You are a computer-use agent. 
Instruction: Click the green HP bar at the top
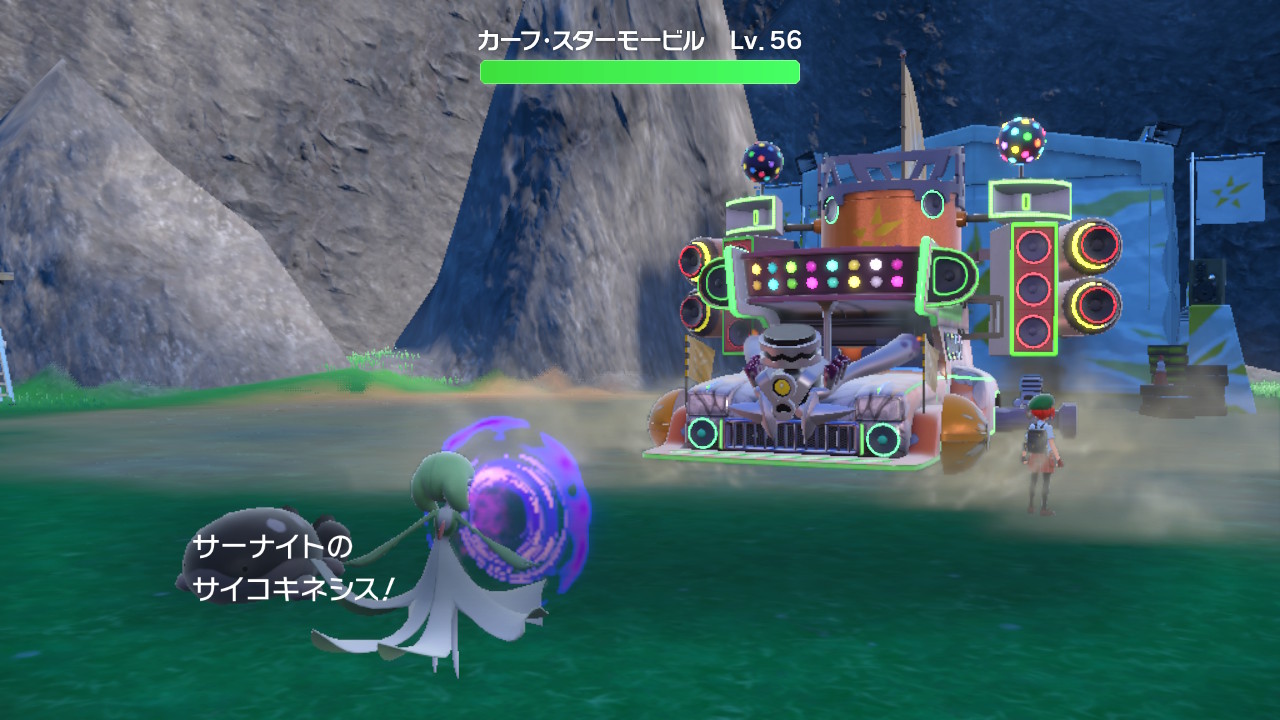click(x=640, y=69)
